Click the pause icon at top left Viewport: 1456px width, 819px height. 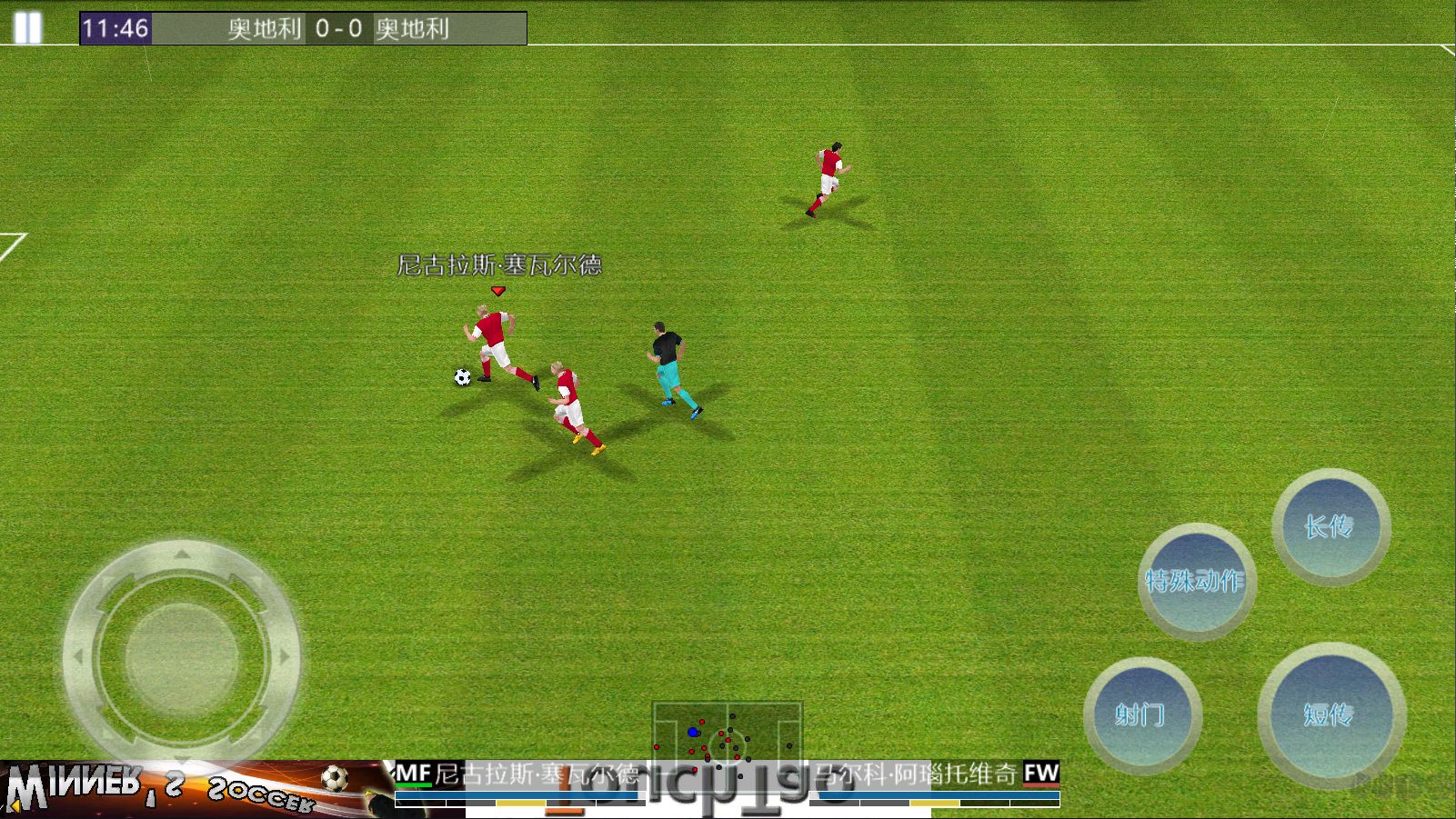click(28, 26)
